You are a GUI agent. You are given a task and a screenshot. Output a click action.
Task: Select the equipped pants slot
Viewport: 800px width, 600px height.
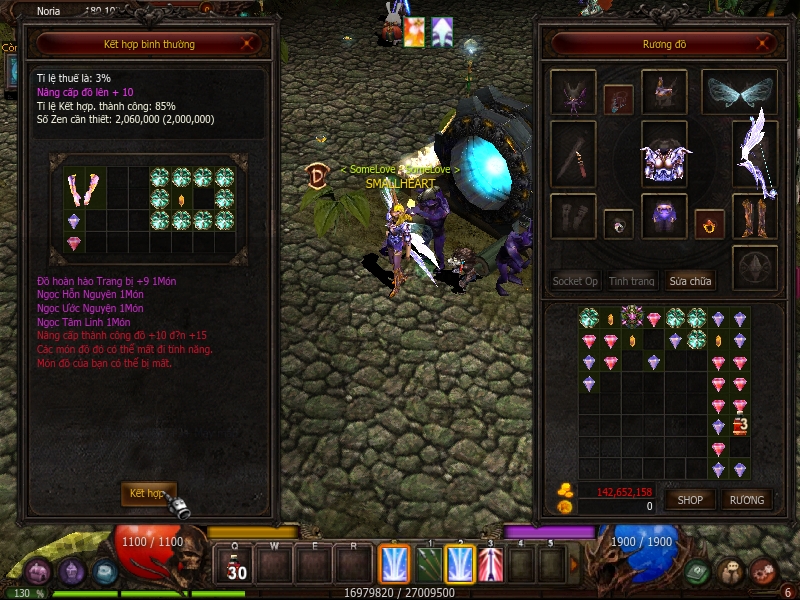click(x=664, y=216)
